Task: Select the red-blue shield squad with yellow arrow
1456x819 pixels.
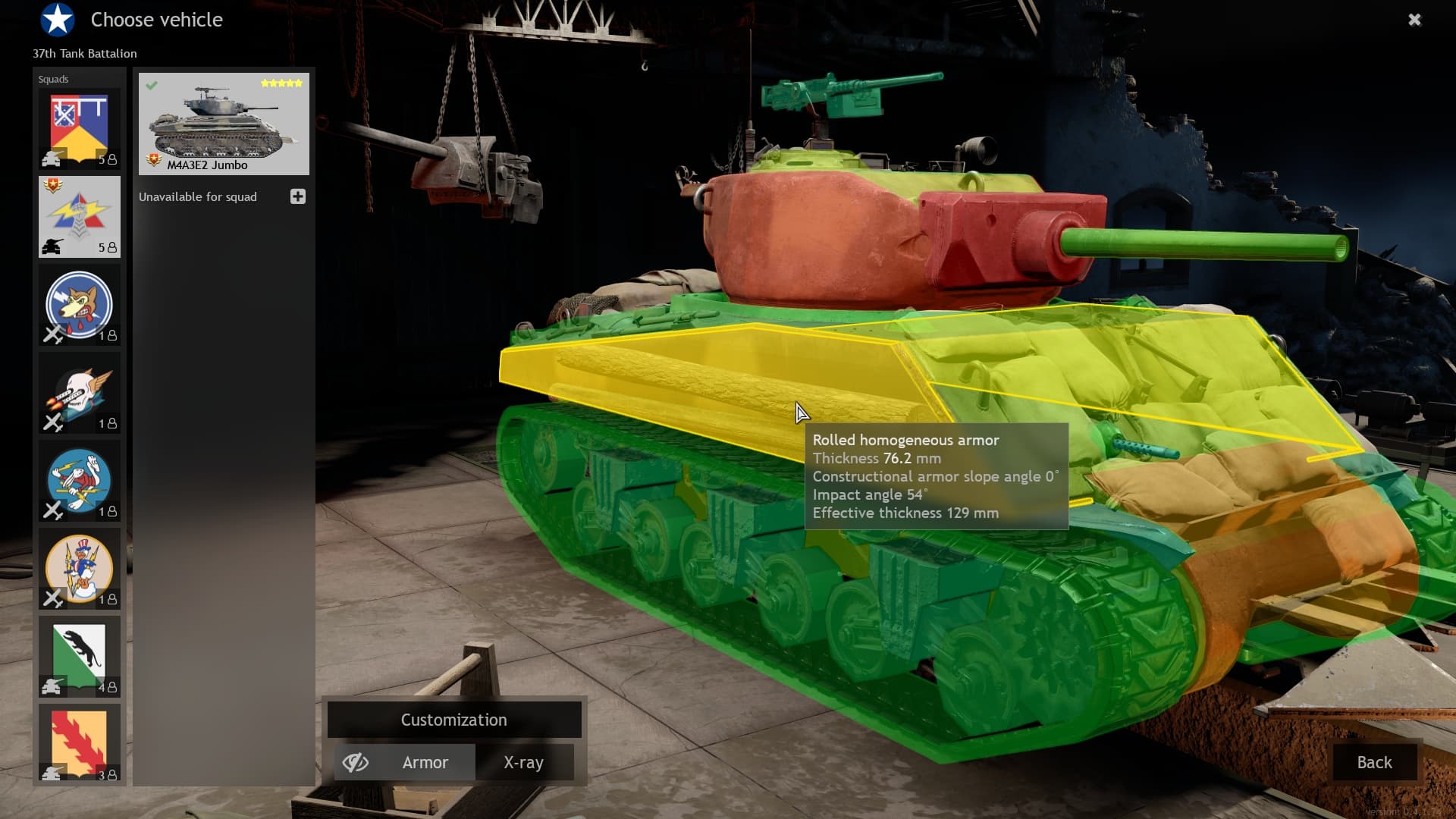Action: pos(80,129)
